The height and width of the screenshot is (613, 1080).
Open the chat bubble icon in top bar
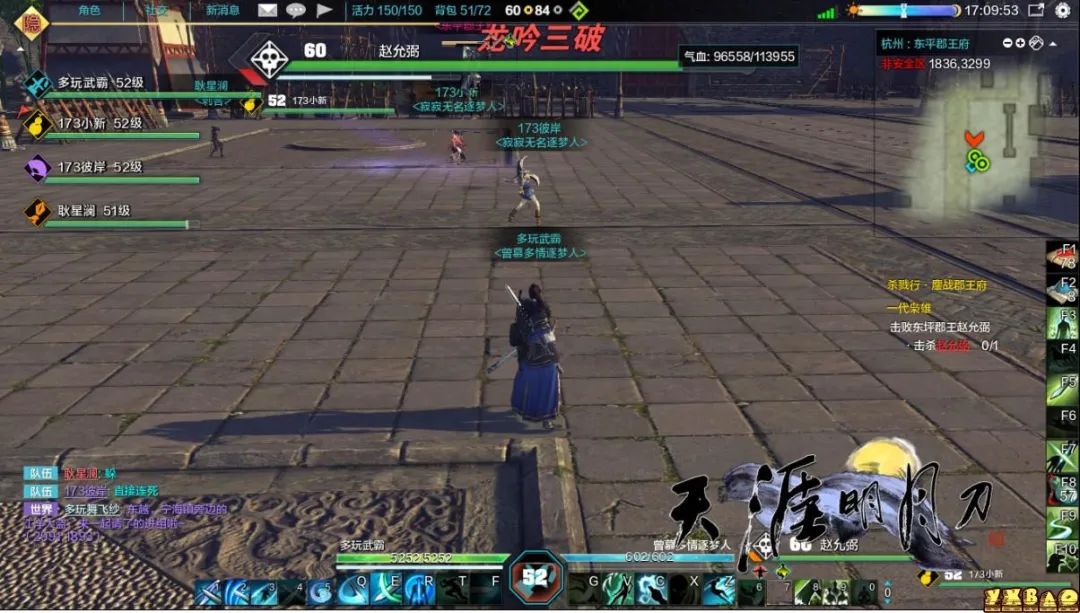[x=296, y=10]
